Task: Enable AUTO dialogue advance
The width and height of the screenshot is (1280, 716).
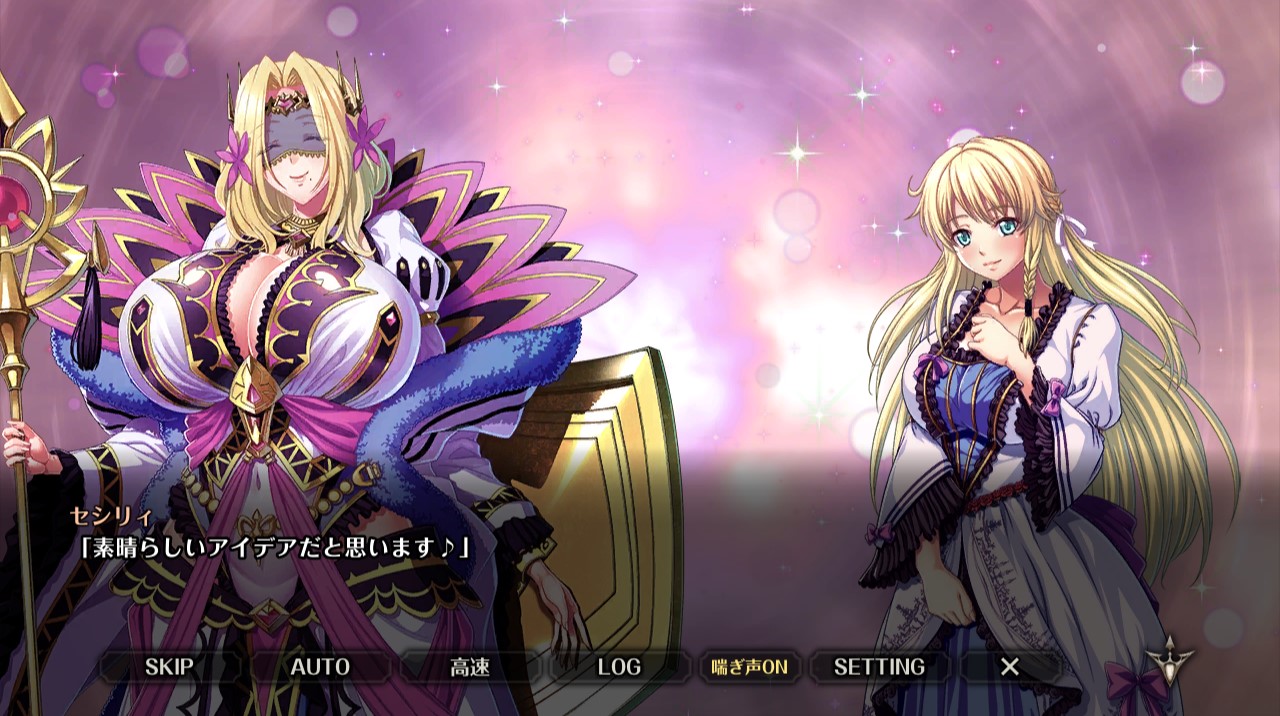Action: tap(320, 667)
